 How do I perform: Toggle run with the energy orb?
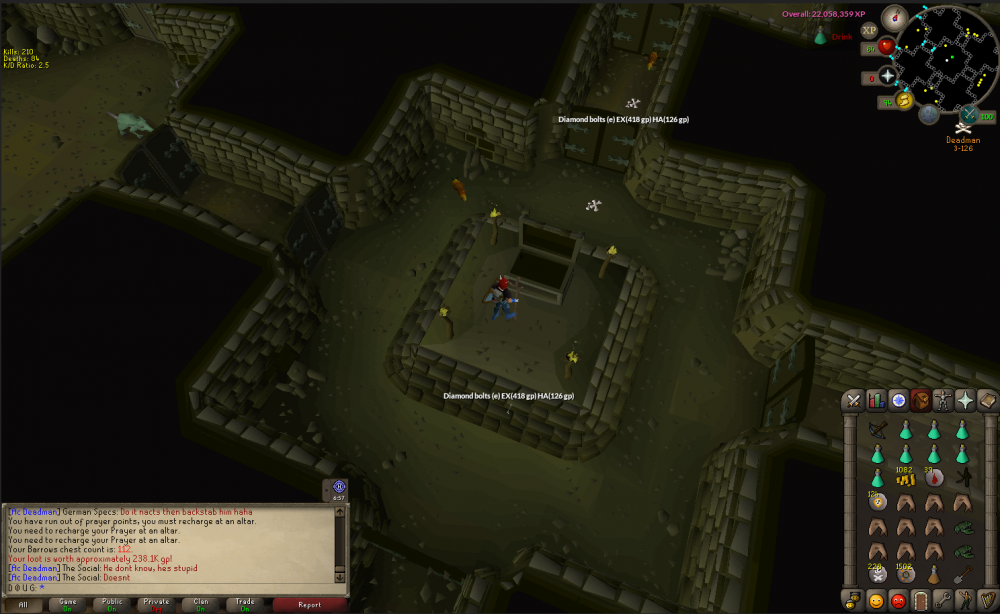905,100
